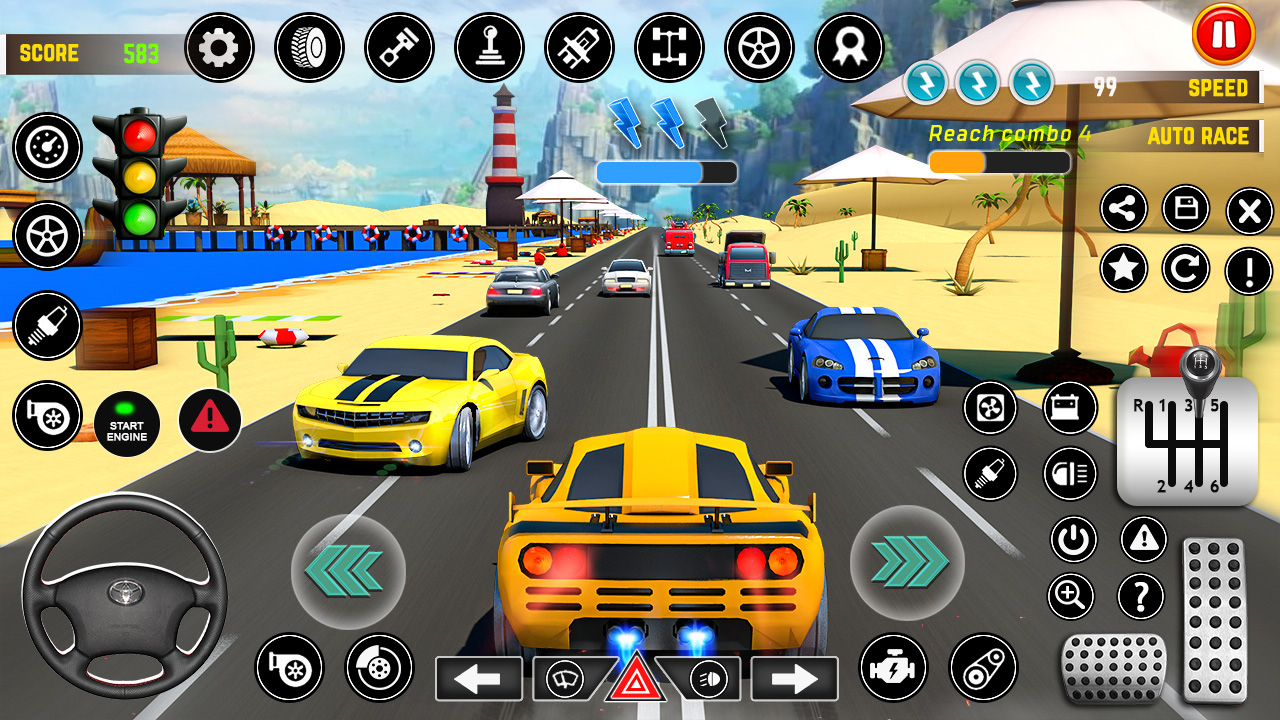The height and width of the screenshot is (720, 1280).
Task: Toggle the red hazard triangle at bottom center
Action: click(x=634, y=680)
